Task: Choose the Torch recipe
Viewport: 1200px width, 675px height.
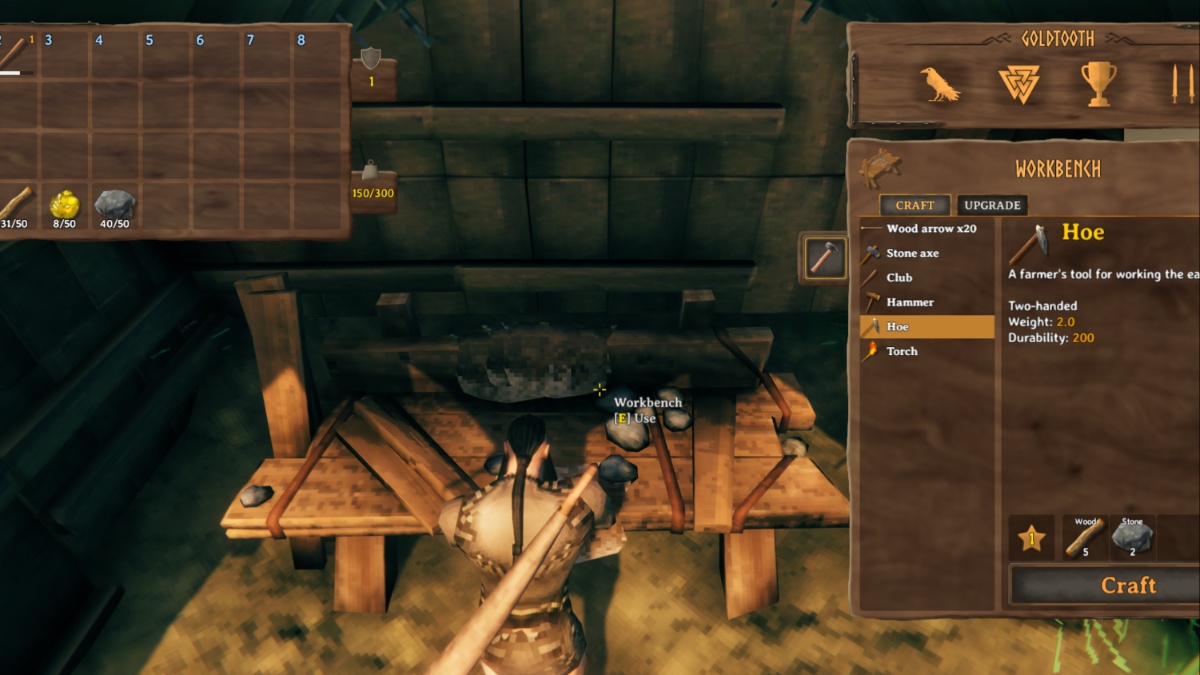Action: click(x=902, y=351)
